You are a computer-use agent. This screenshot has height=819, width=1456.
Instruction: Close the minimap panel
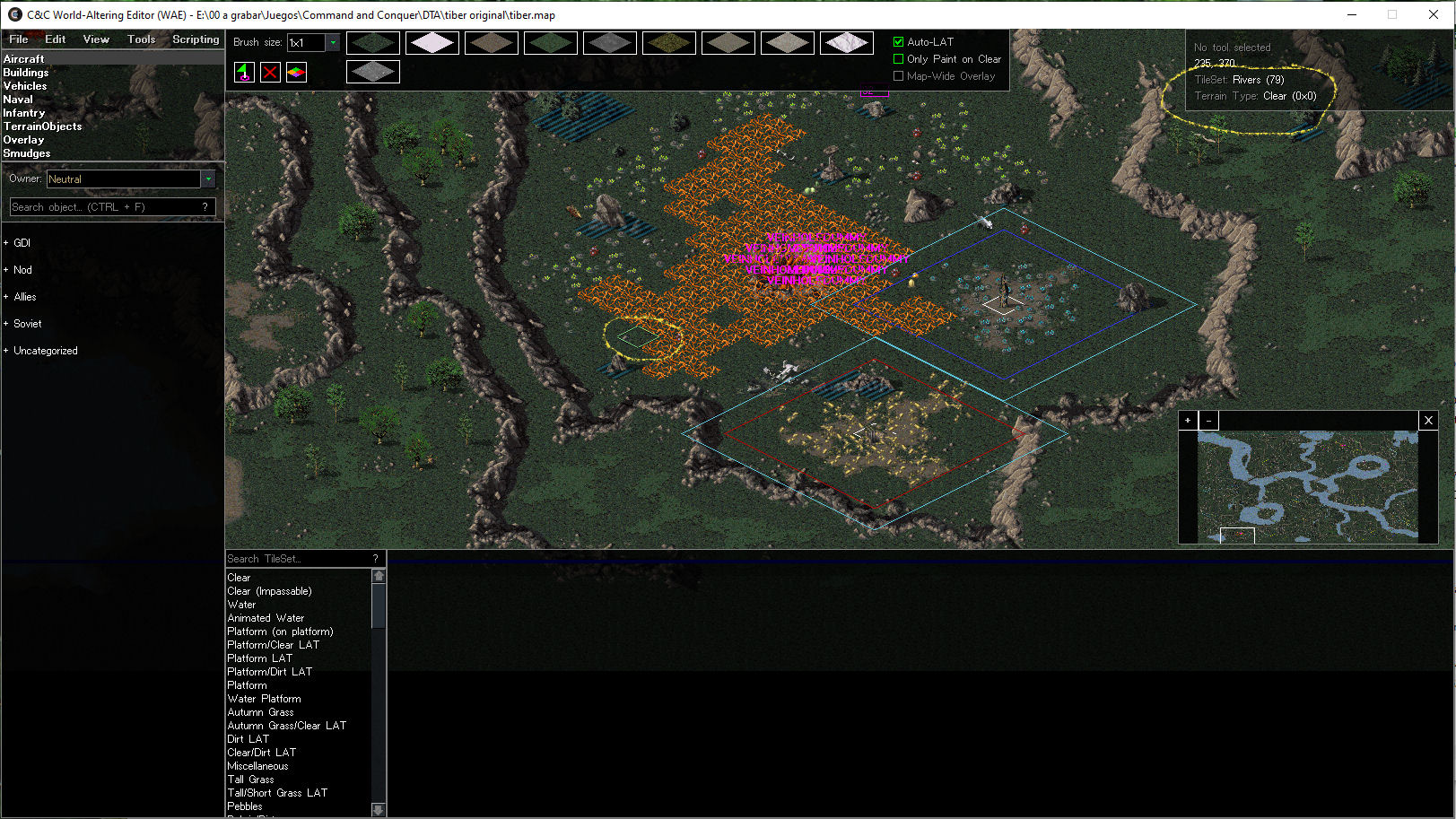point(1428,420)
